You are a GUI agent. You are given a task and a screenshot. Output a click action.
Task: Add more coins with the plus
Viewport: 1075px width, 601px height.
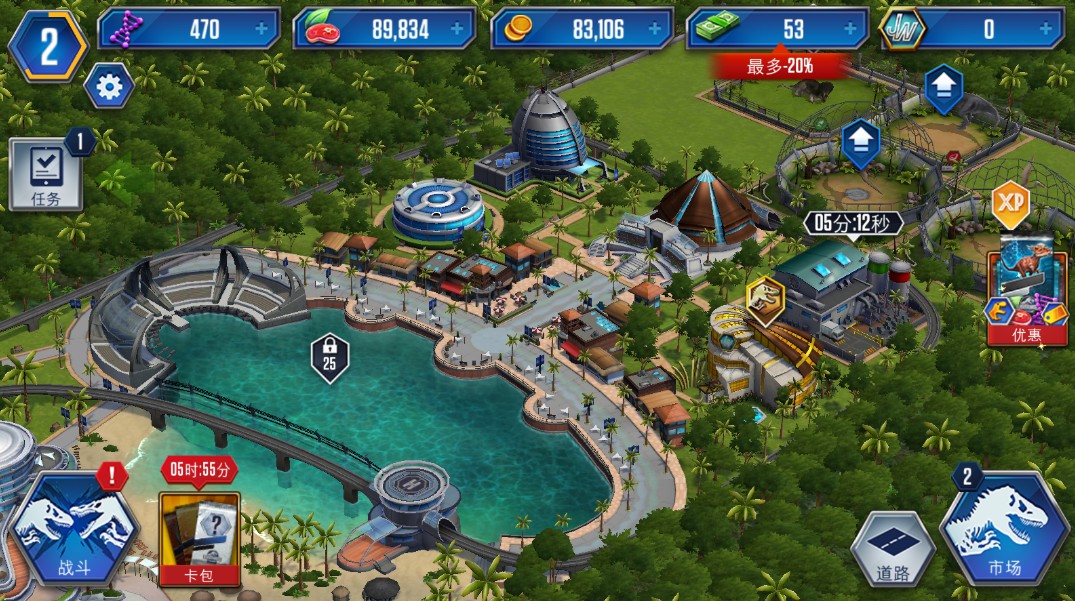(x=654, y=30)
